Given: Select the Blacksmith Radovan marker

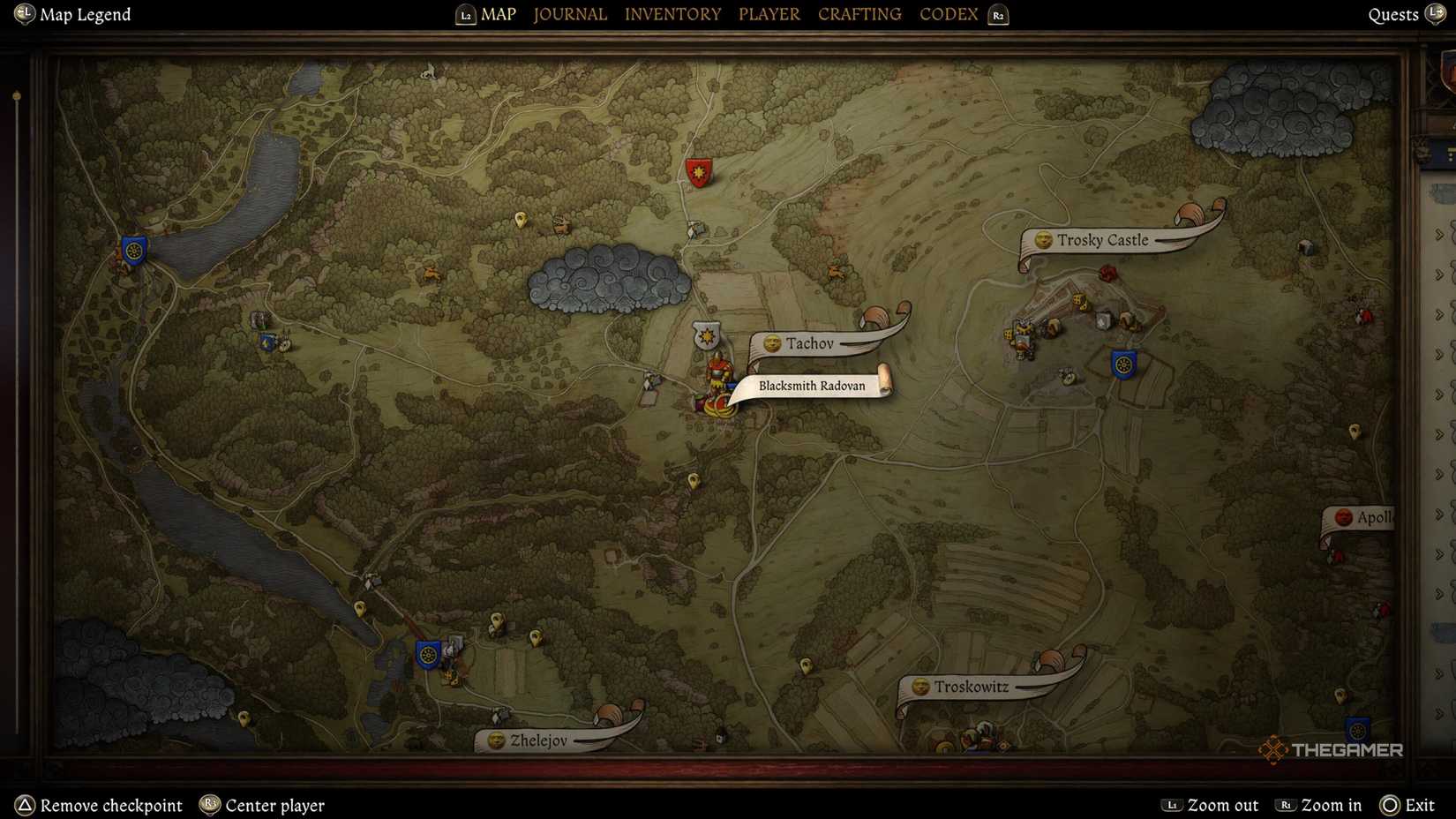Looking at the screenshot, I should point(812,386).
